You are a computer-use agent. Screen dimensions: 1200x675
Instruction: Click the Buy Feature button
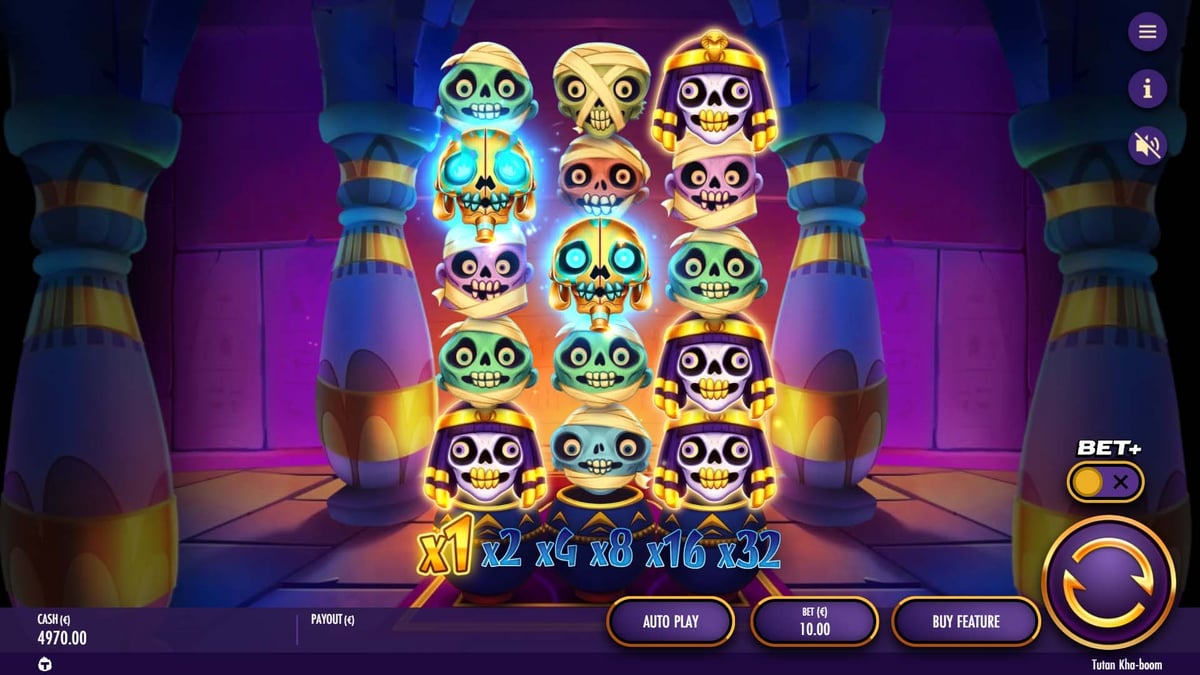click(x=965, y=622)
